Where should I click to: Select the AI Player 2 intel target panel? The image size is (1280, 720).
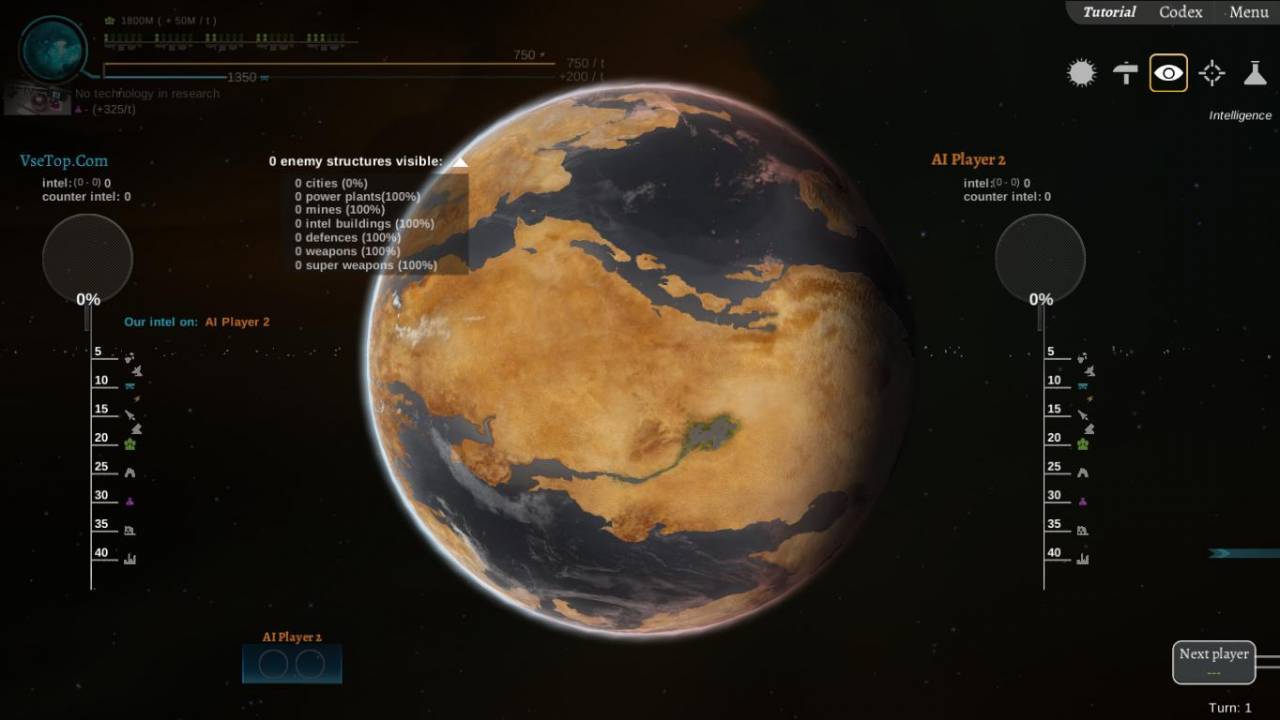pos(292,663)
